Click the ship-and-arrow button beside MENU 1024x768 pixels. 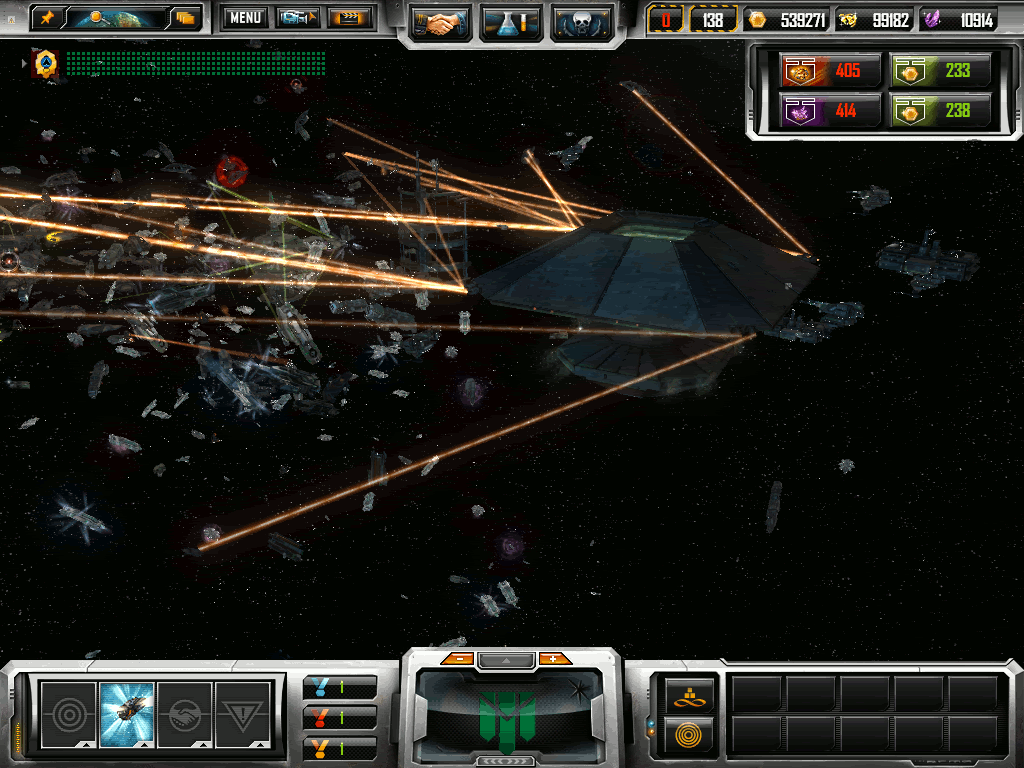pos(297,18)
